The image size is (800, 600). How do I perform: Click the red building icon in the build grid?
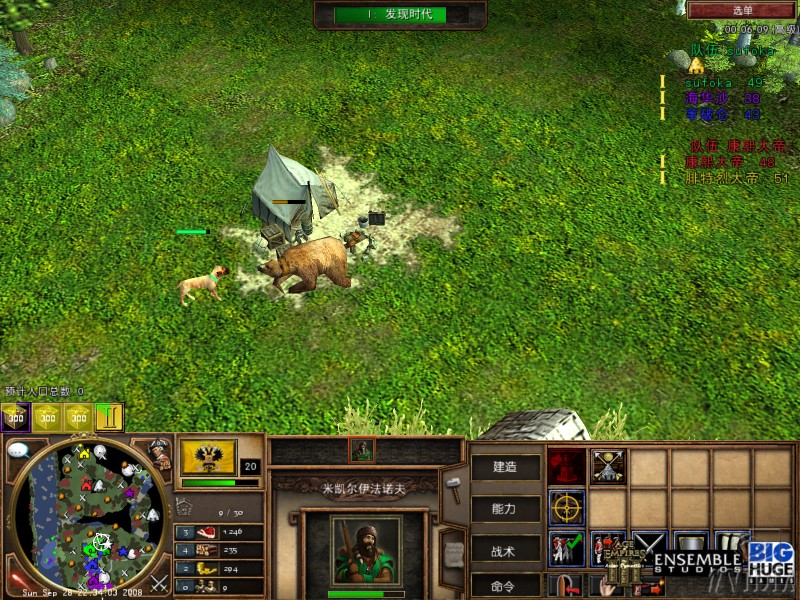[x=567, y=465]
